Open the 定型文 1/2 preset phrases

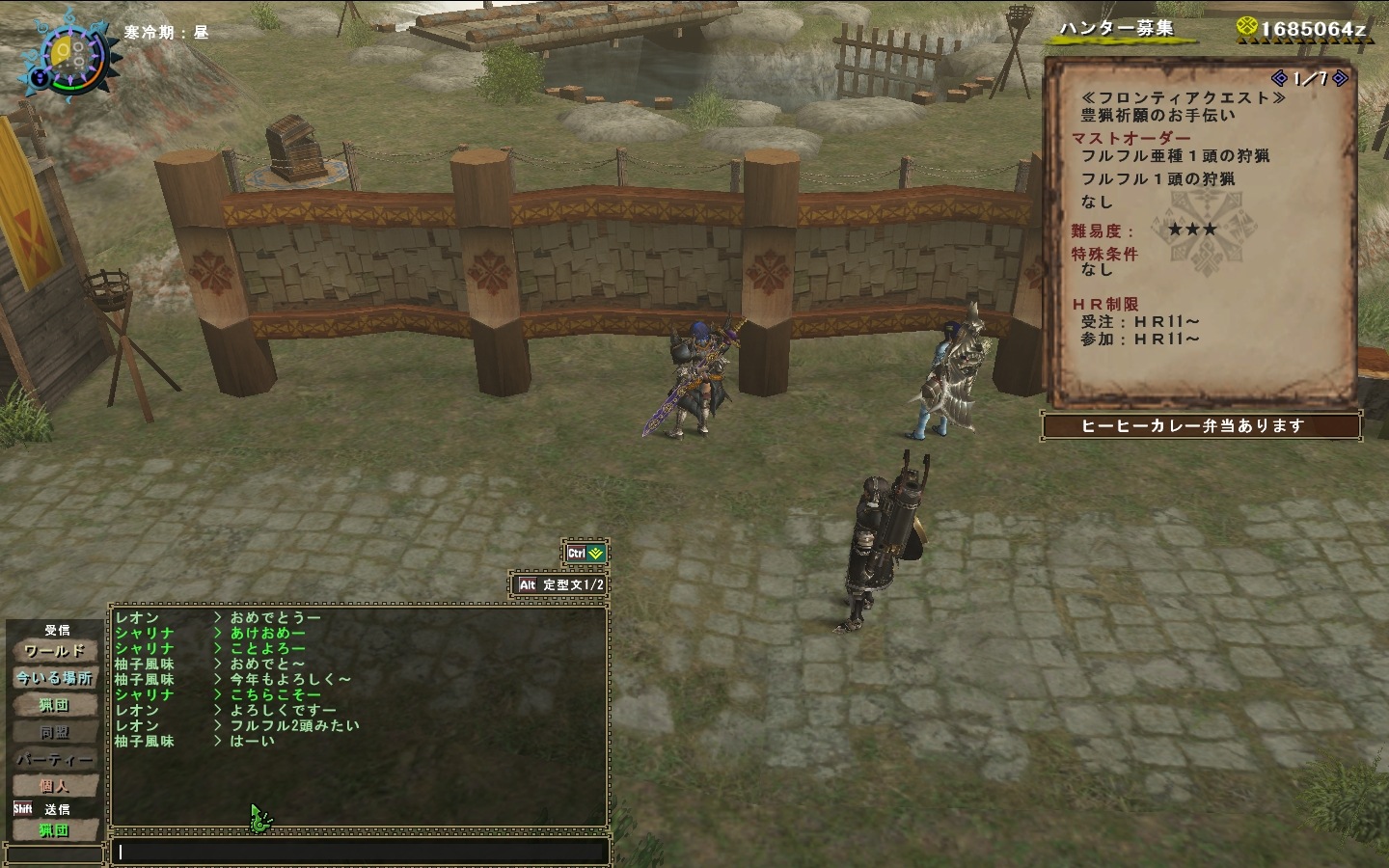coord(559,584)
